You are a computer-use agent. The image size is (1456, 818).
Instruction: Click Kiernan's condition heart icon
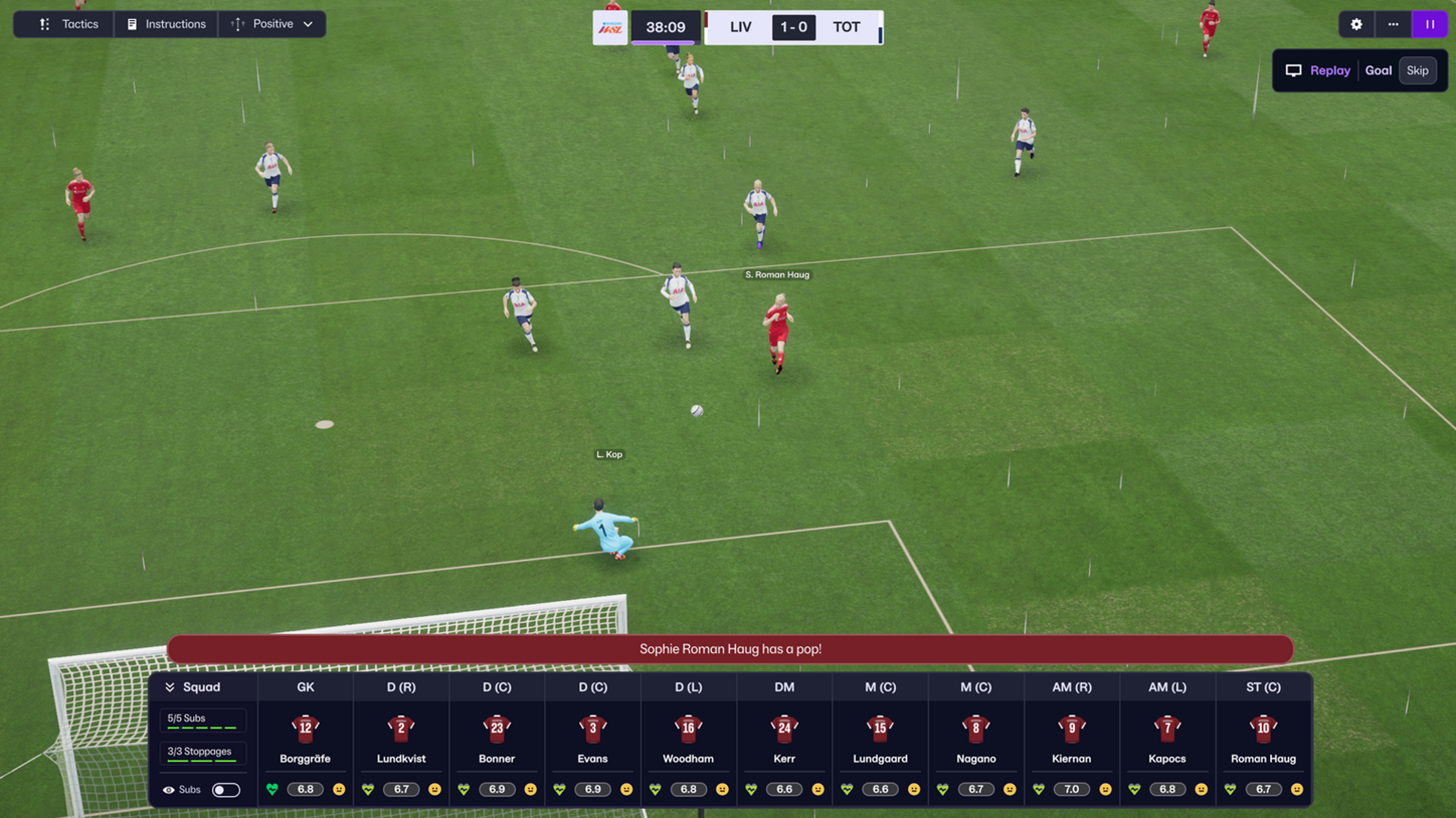point(1038,789)
